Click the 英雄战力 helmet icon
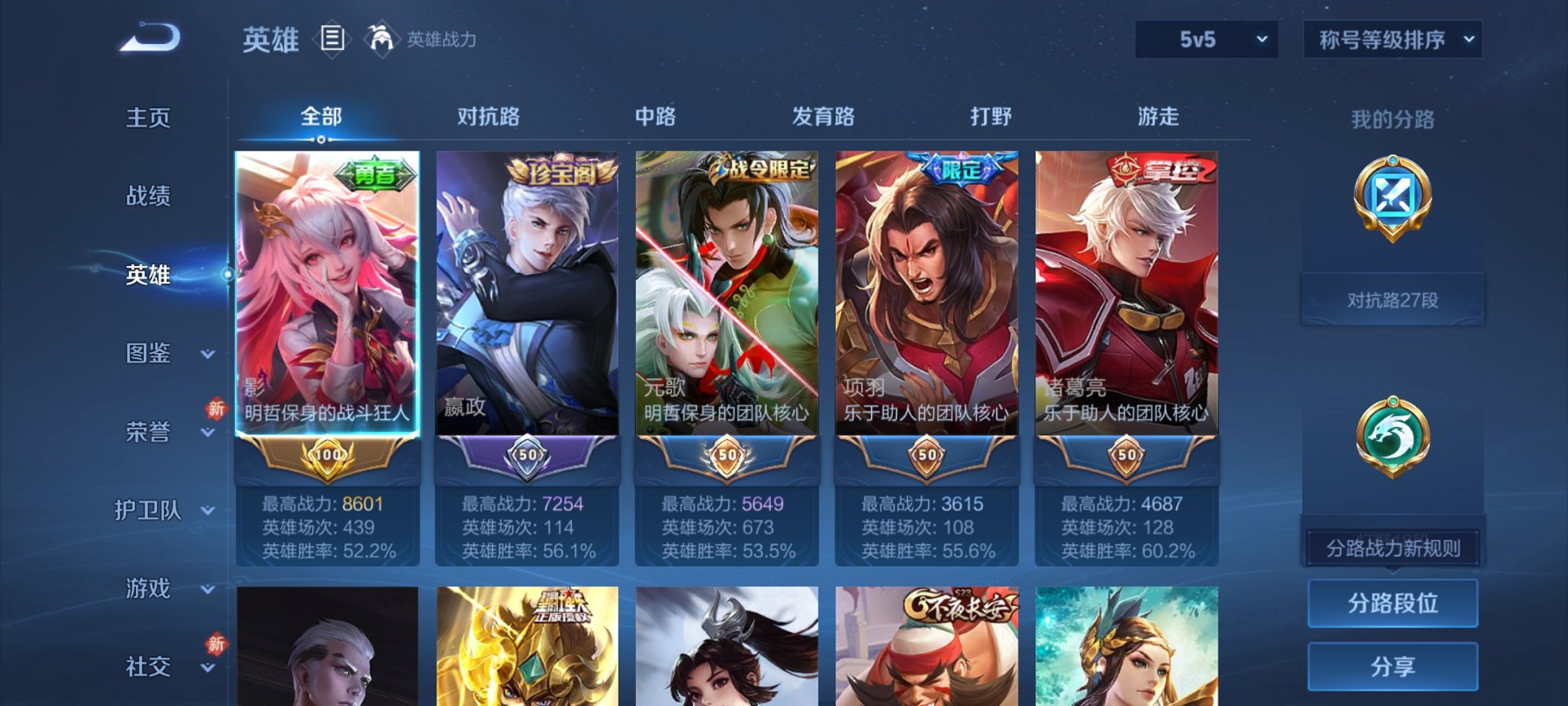 pos(382,38)
